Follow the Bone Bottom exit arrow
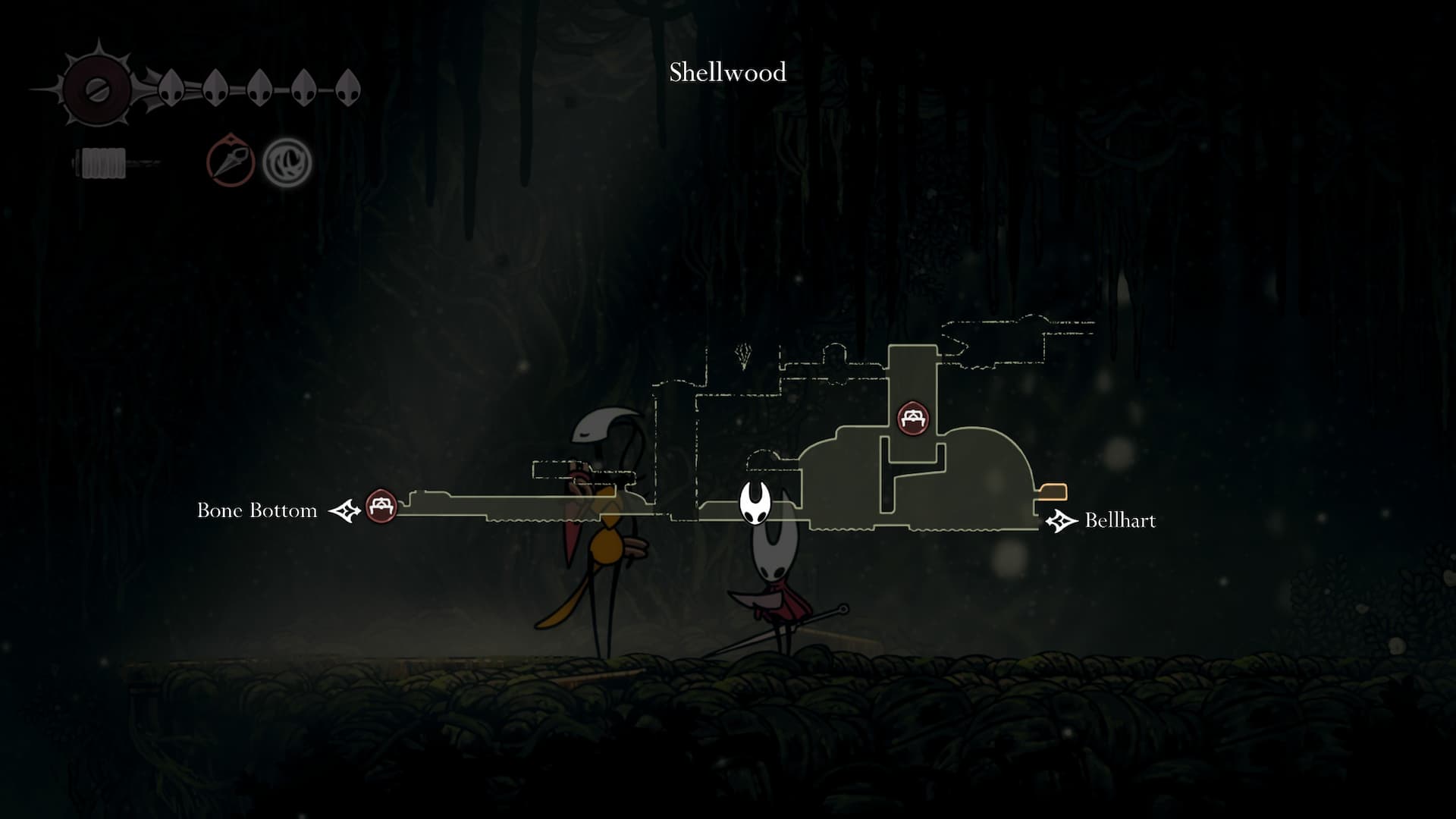This screenshot has height=819, width=1456. coord(344,511)
